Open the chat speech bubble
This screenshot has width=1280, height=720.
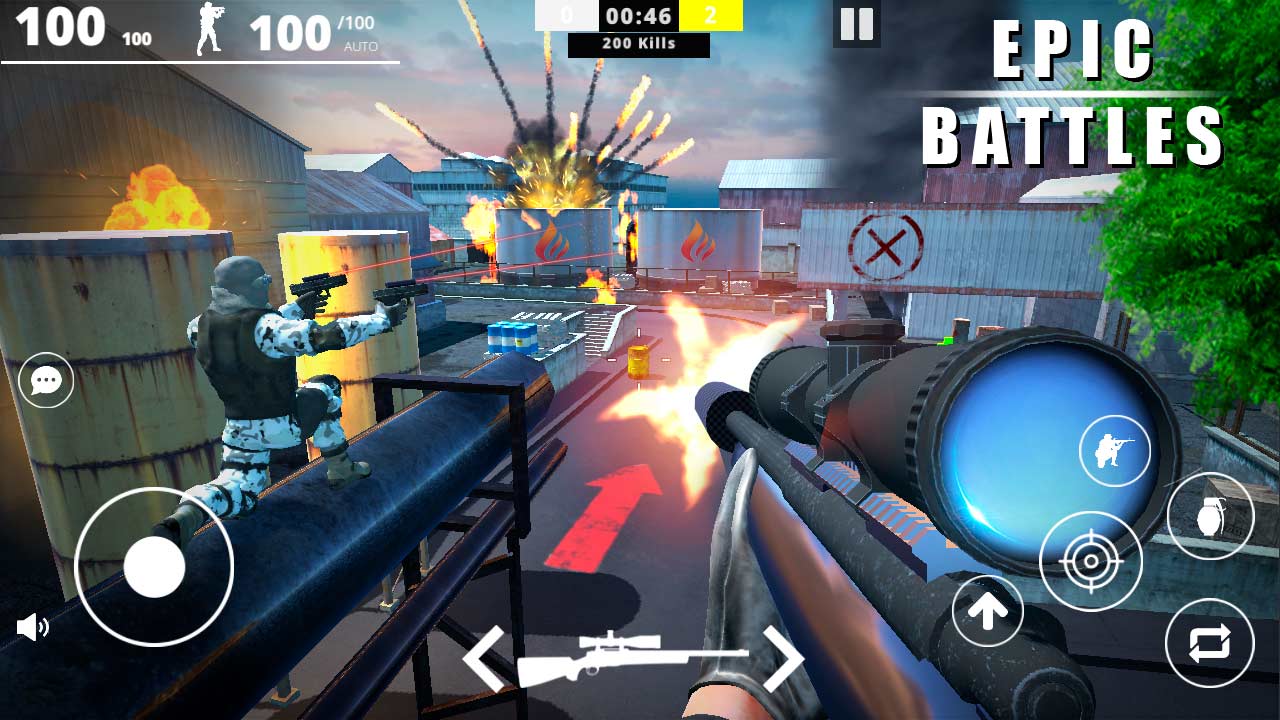pos(46,380)
